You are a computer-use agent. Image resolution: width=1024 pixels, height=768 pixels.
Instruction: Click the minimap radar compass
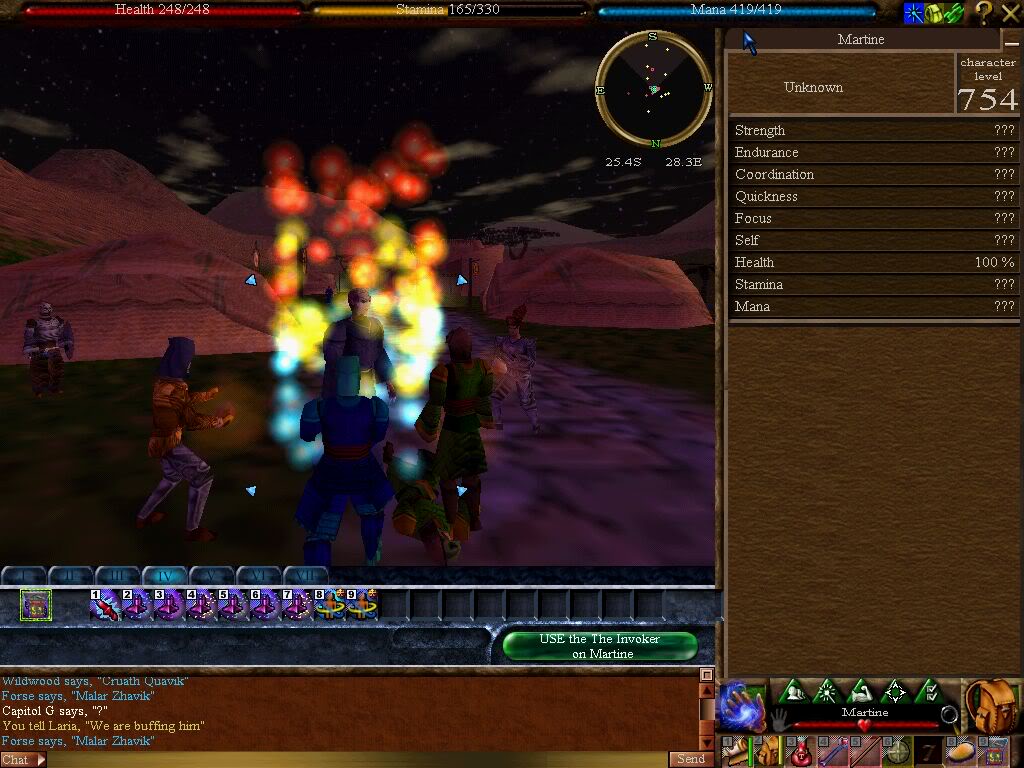653,89
